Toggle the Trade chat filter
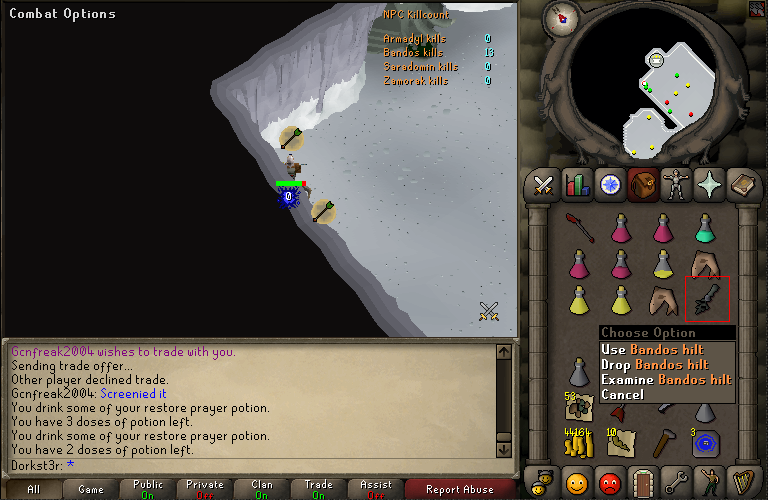The width and height of the screenshot is (768, 500). (318, 490)
